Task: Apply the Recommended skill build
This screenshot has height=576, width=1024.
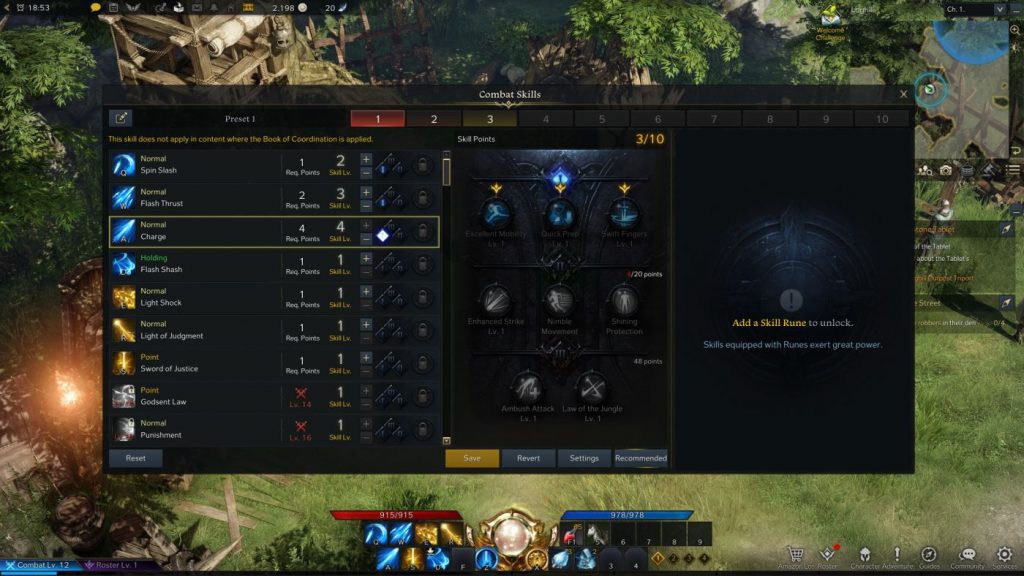Action: (x=641, y=458)
